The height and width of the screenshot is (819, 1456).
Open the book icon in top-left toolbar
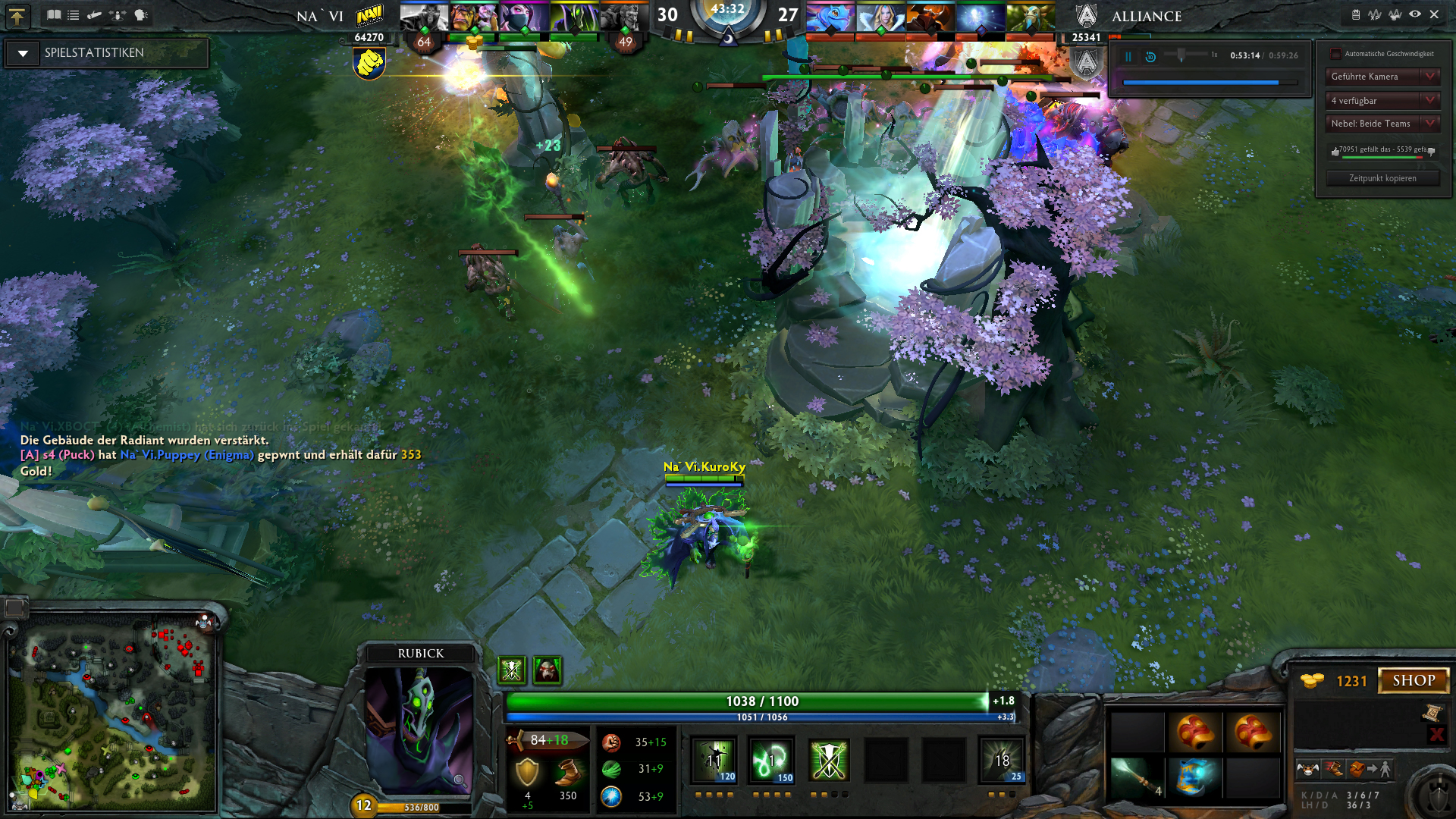54,14
